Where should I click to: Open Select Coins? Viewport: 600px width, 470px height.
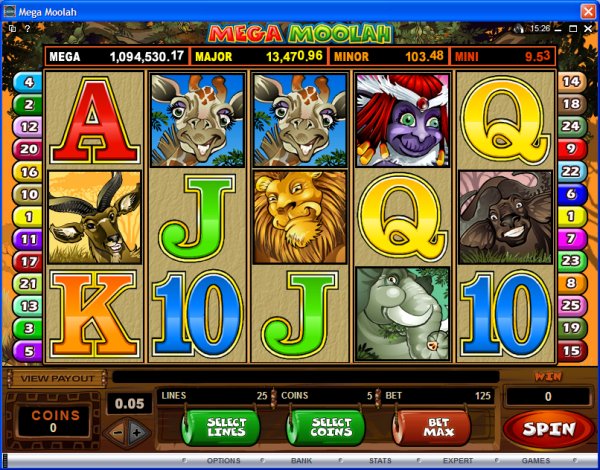[323, 430]
